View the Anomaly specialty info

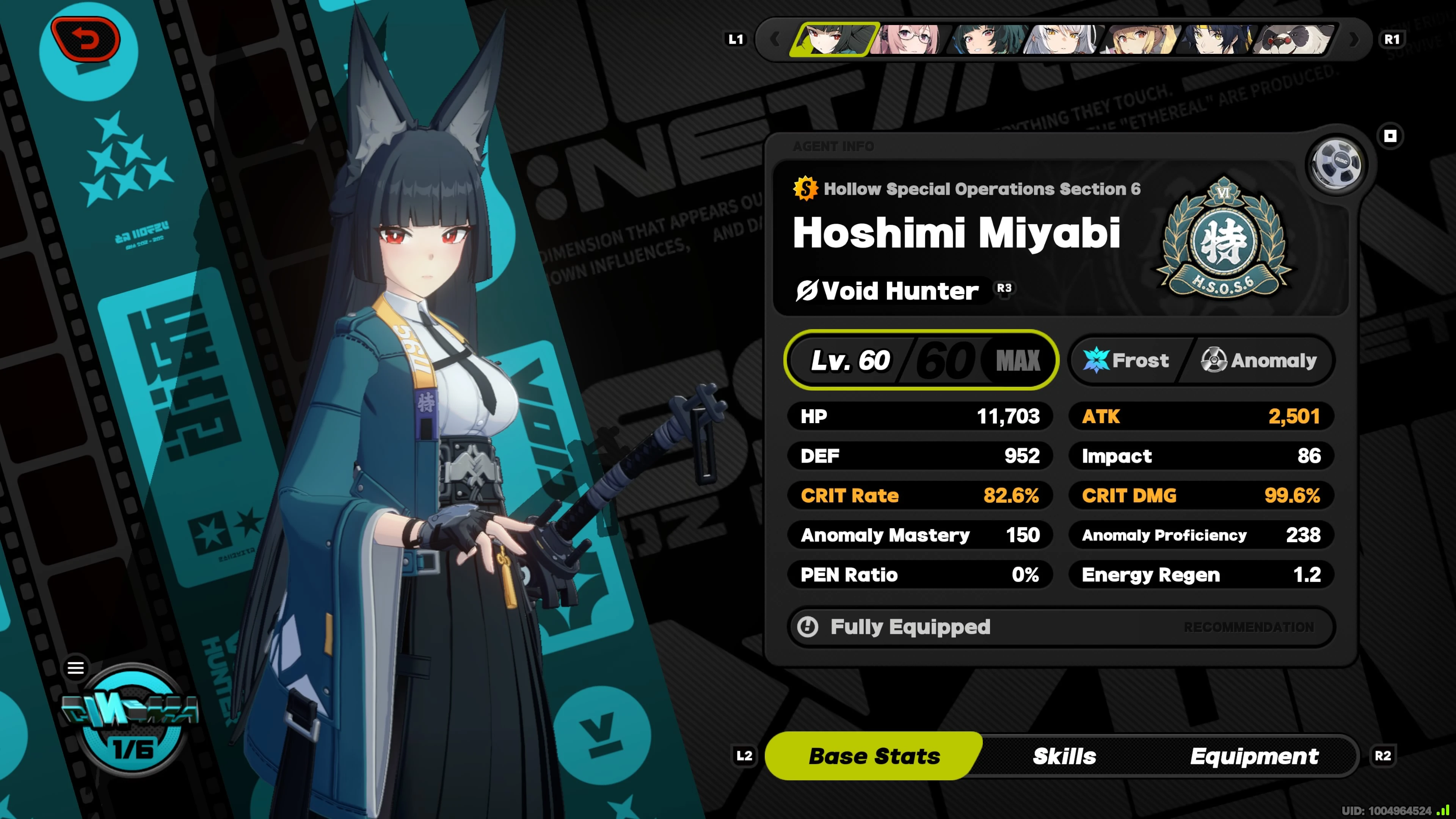(1259, 360)
